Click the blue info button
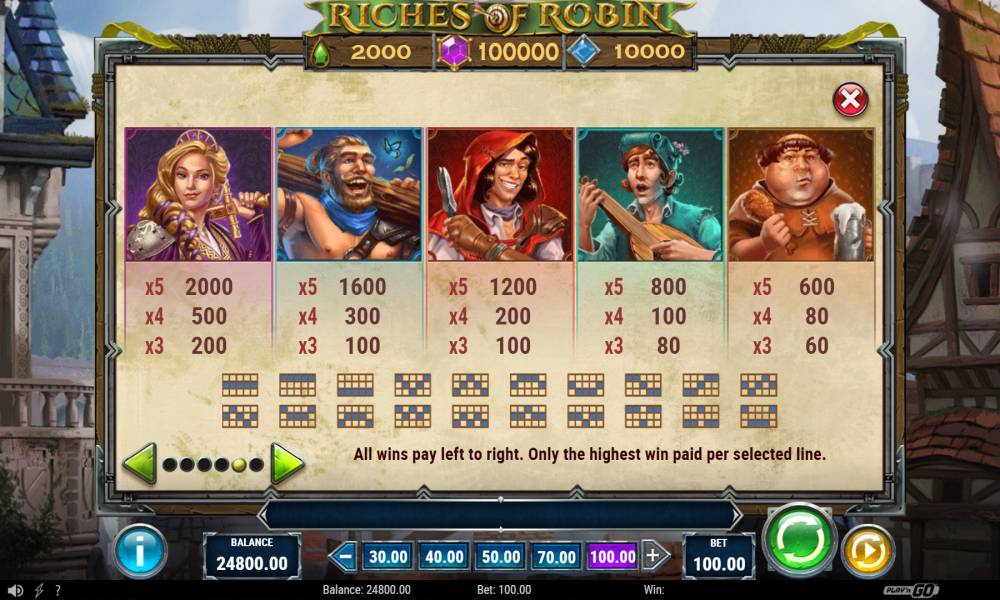The image size is (1000, 600). (140, 551)
